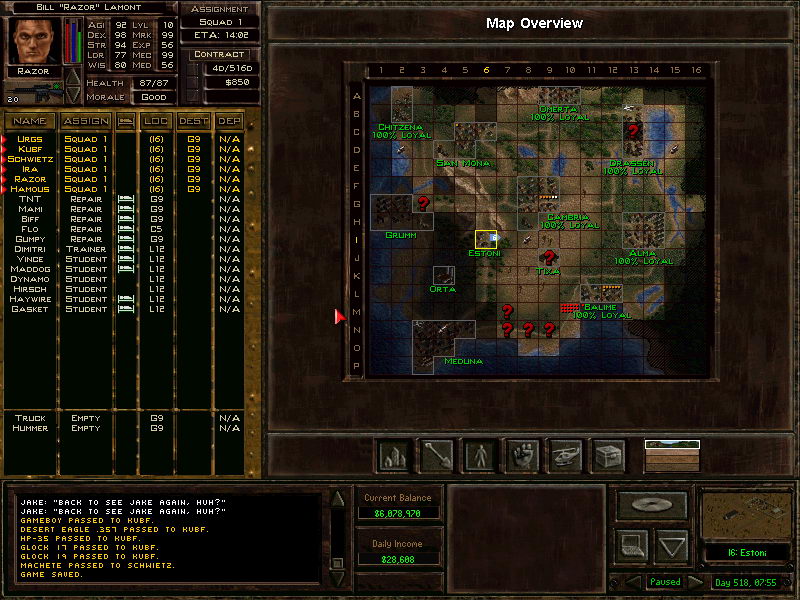Select Dimitri in the roster list

click(x=30, y=249)
